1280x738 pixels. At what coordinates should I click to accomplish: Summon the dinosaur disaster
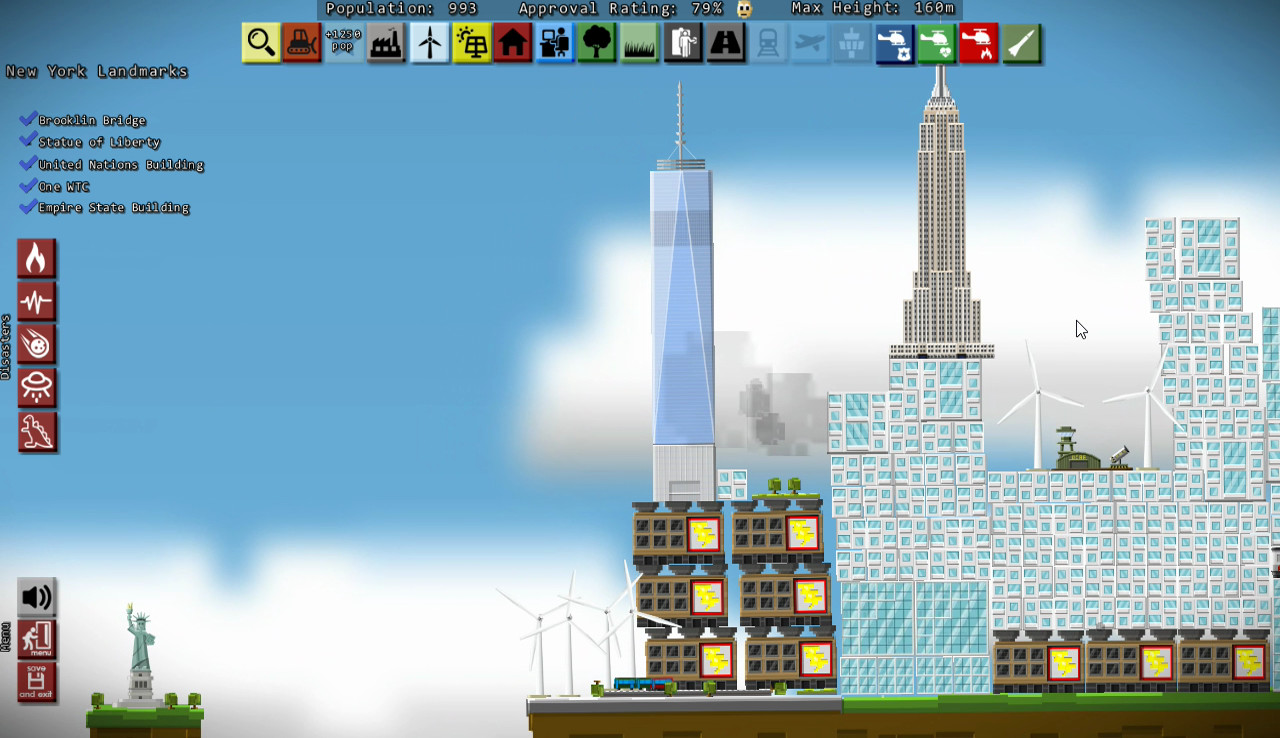(x=37, y=432)
